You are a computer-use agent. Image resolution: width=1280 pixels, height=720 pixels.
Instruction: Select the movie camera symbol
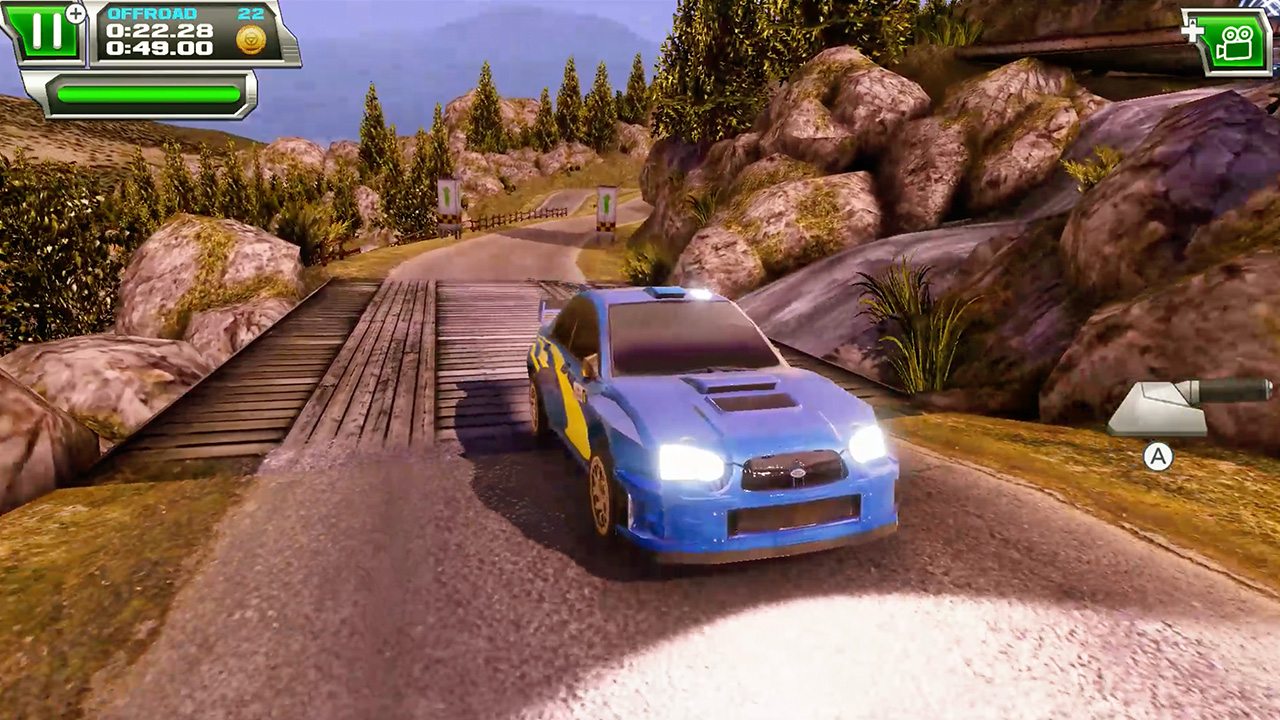point(1237,42)
